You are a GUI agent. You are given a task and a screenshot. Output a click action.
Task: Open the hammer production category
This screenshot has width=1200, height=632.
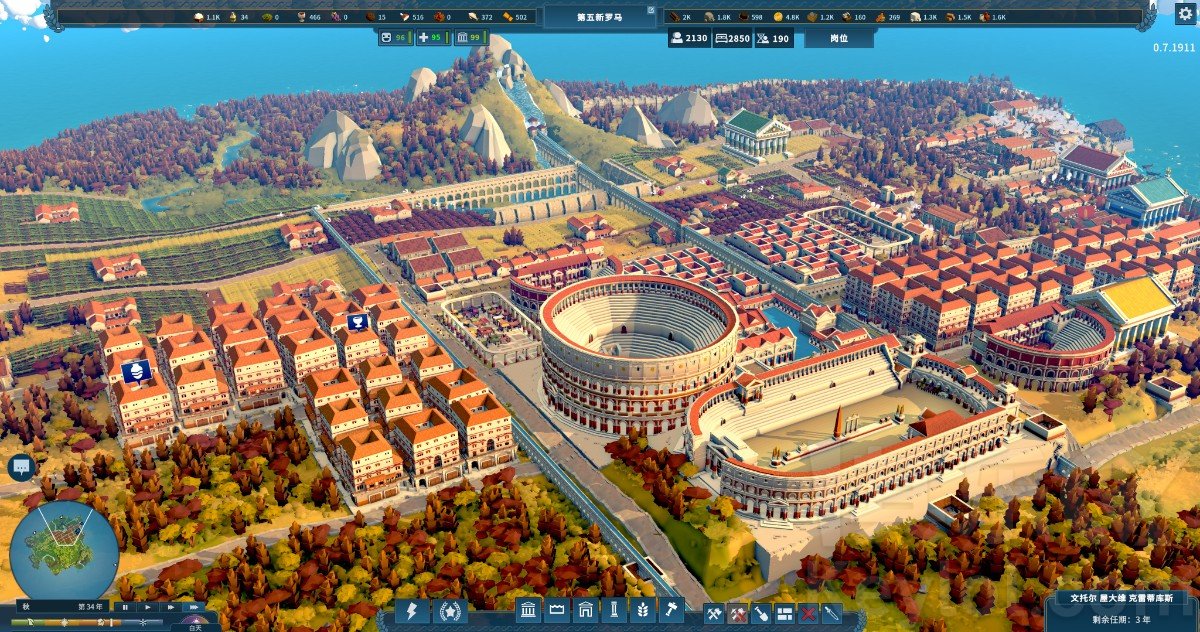pyautogui.click(x=669, y=610)
